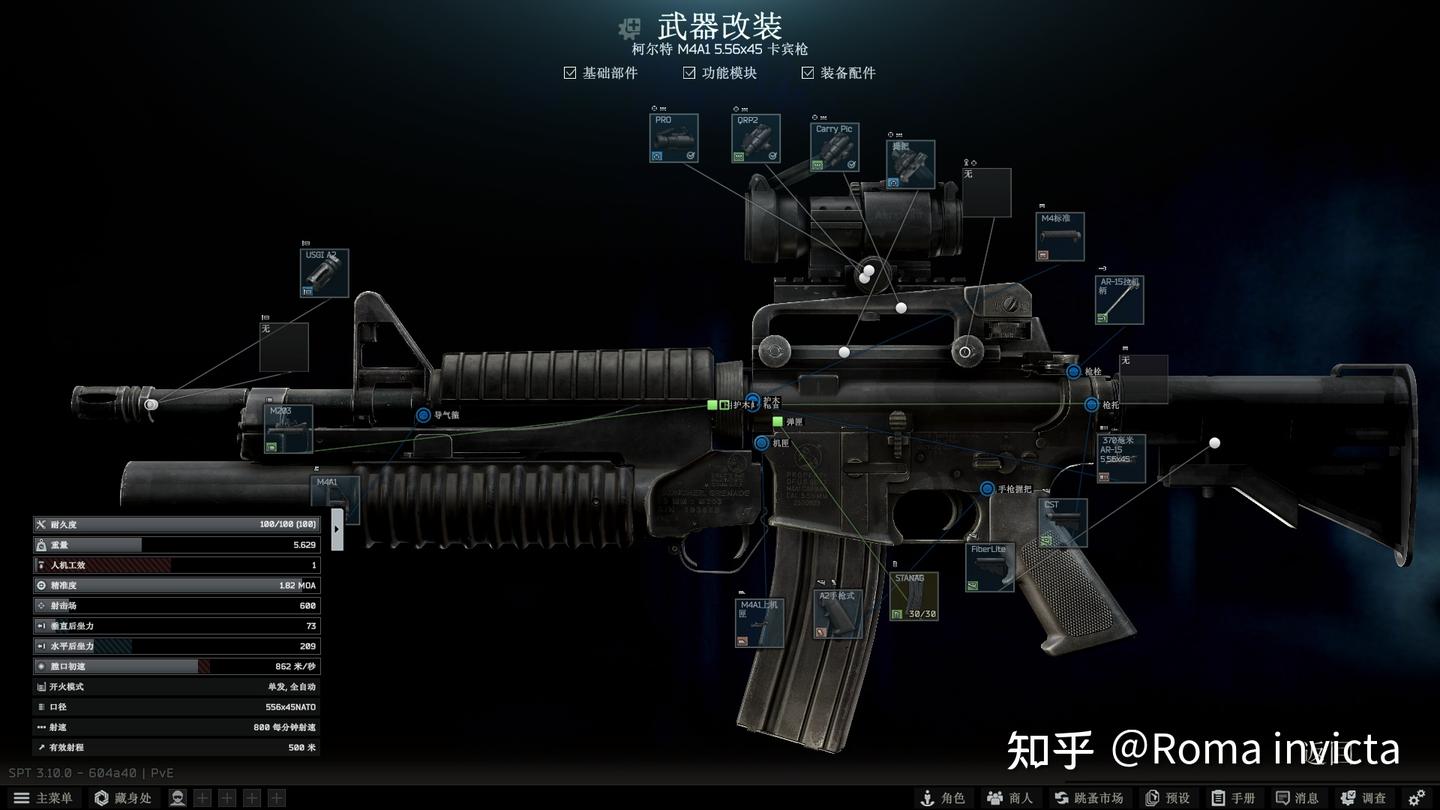
Task: Select the character avatar tab in taskbar
Action: 177,797
